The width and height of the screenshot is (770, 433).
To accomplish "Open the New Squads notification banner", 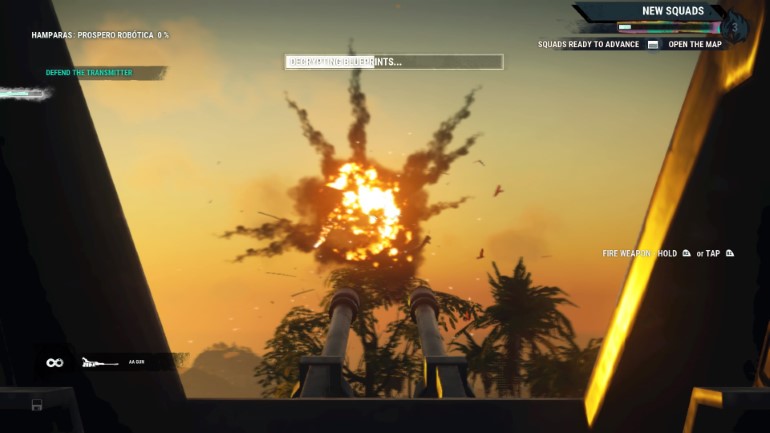I will [672, 12].
